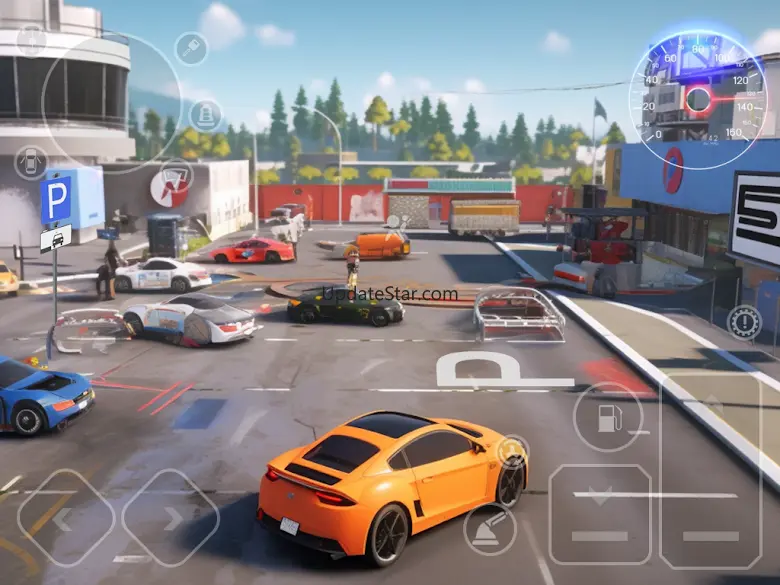Screen dimensions: 780x585
Task: Tap the seat icon button
Action: [205, 114]
